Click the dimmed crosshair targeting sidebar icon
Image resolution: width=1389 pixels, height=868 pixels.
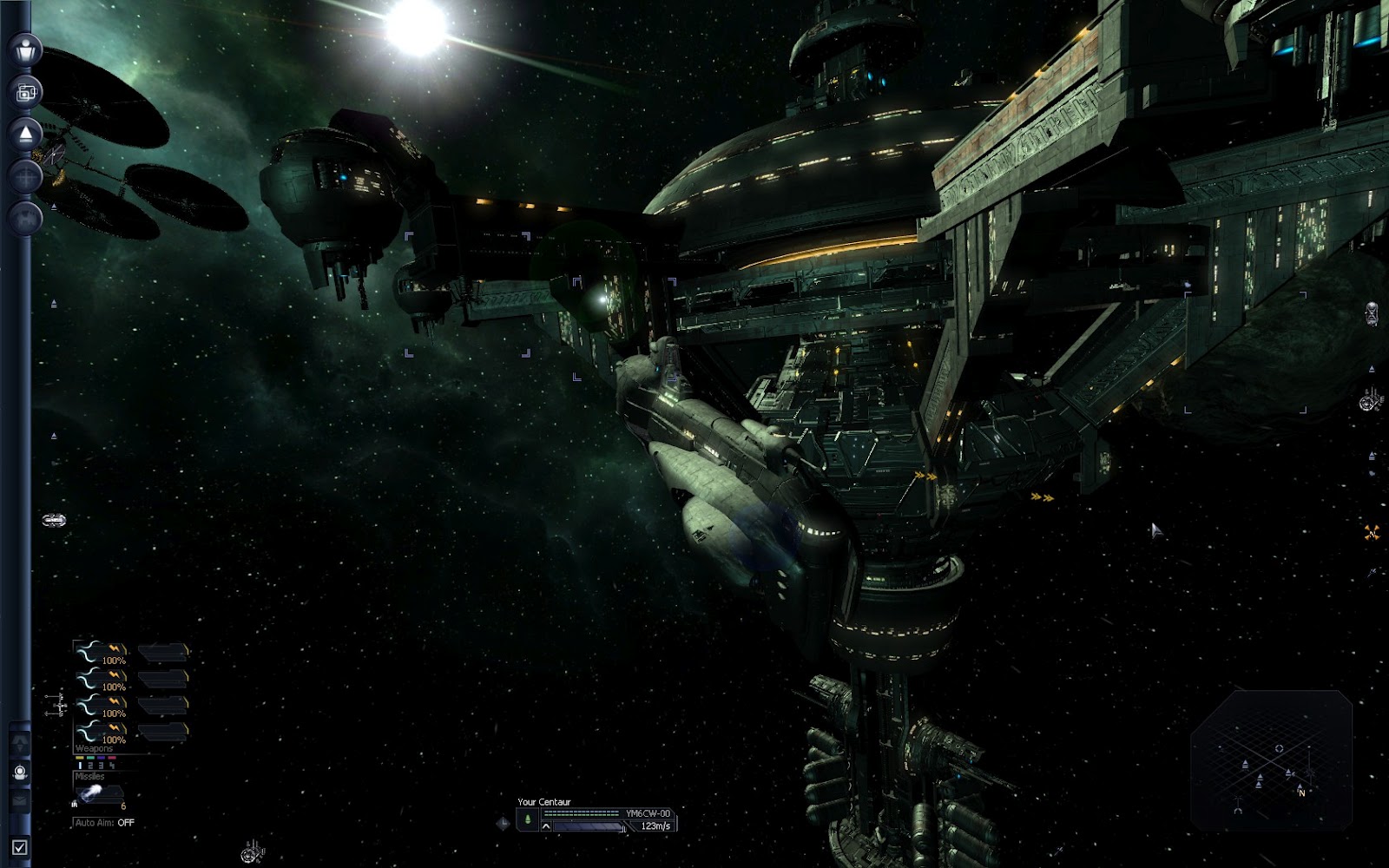[26, 176]
